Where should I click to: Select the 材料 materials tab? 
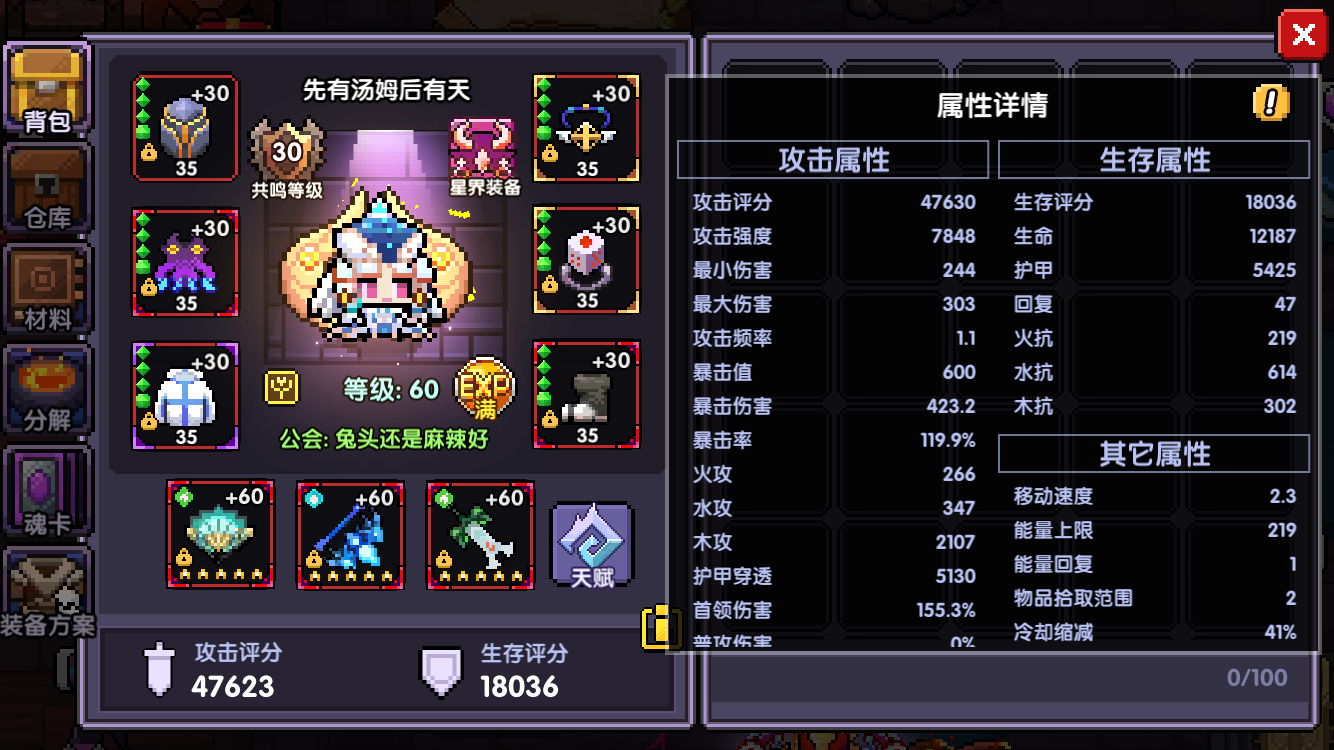pos(45,285)
